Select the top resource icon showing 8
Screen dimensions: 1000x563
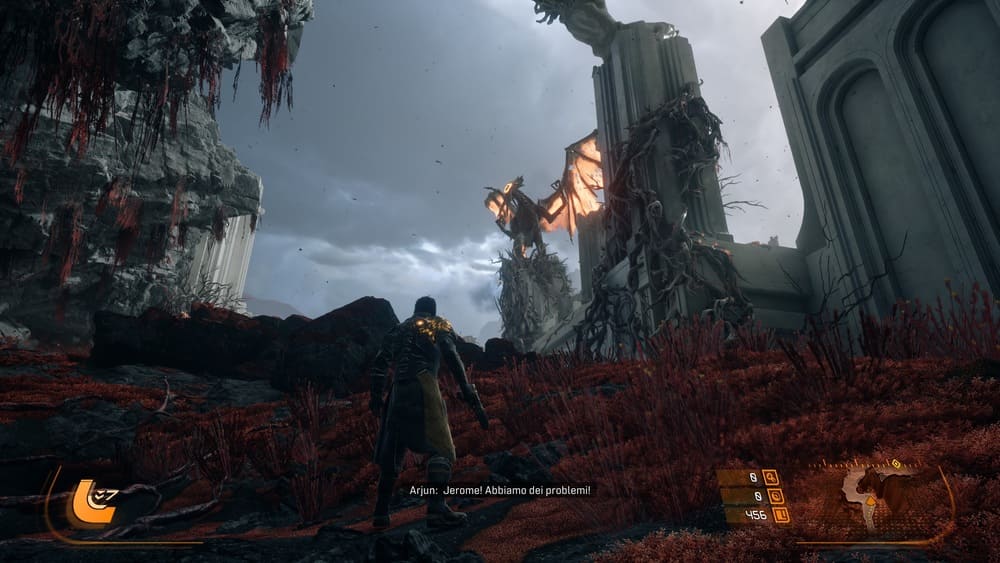770,477
